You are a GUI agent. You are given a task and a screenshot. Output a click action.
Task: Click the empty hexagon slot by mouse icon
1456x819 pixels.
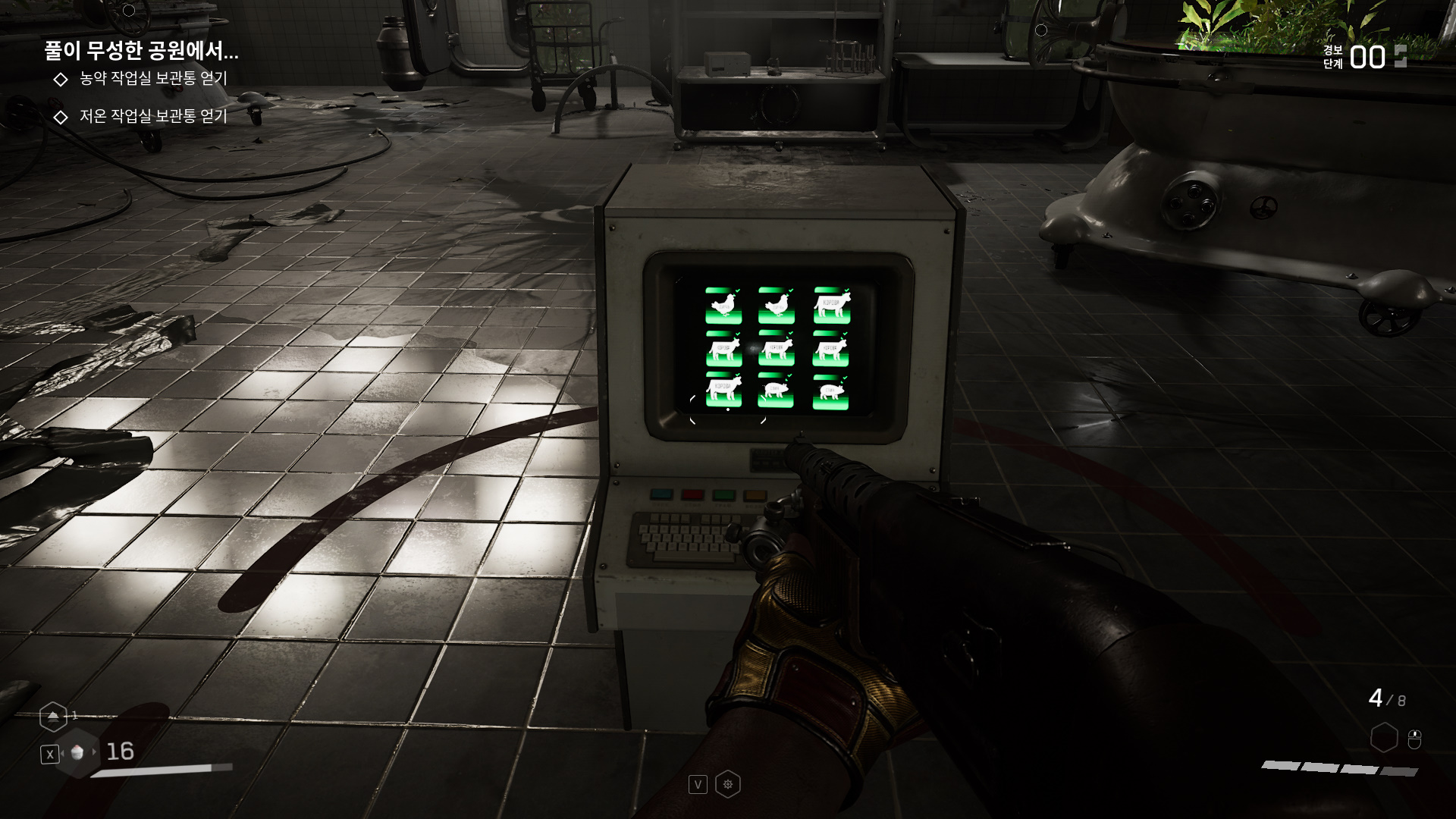tap(1384, 737)
